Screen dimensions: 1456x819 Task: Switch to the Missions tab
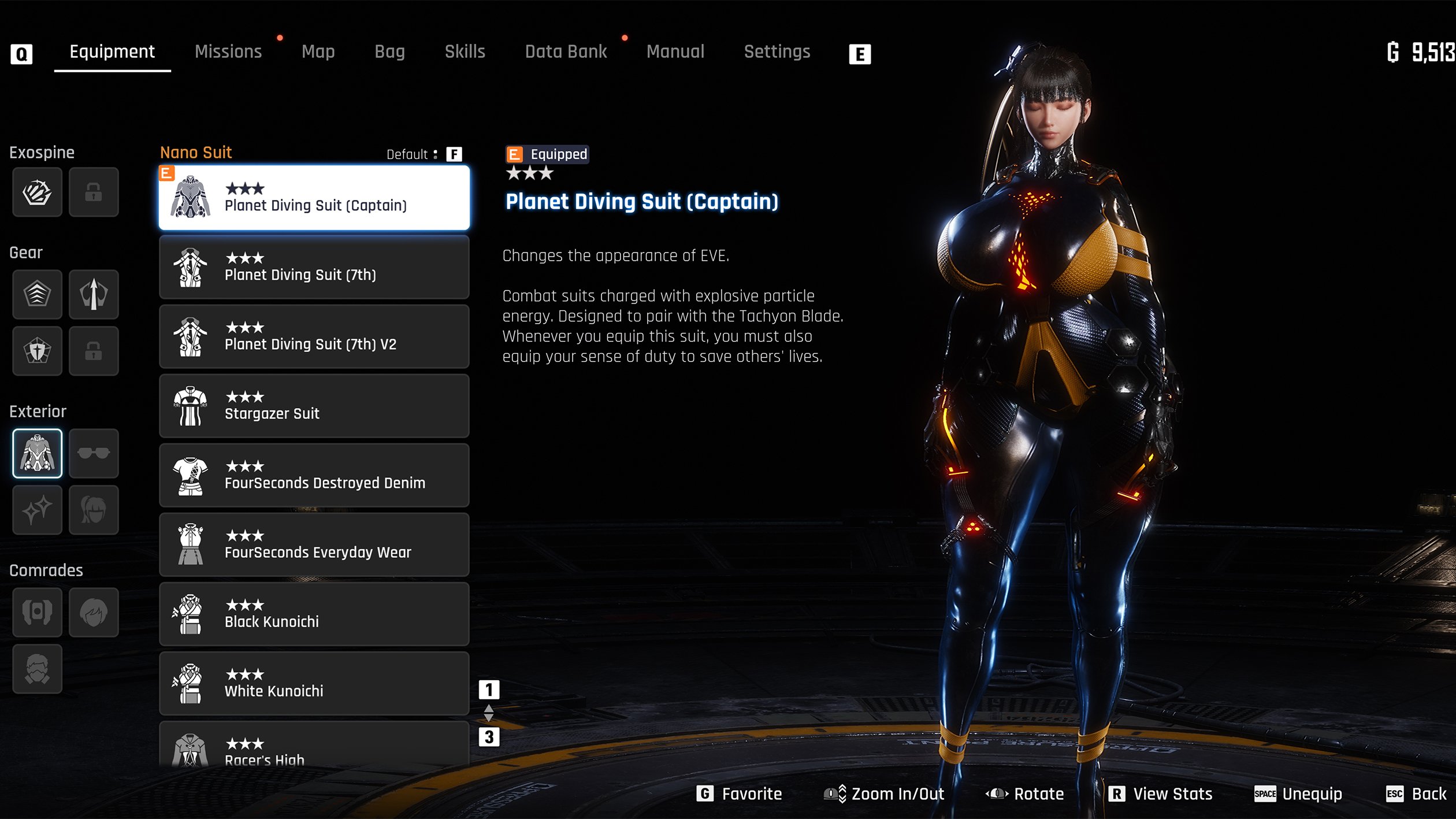[228, 52]
